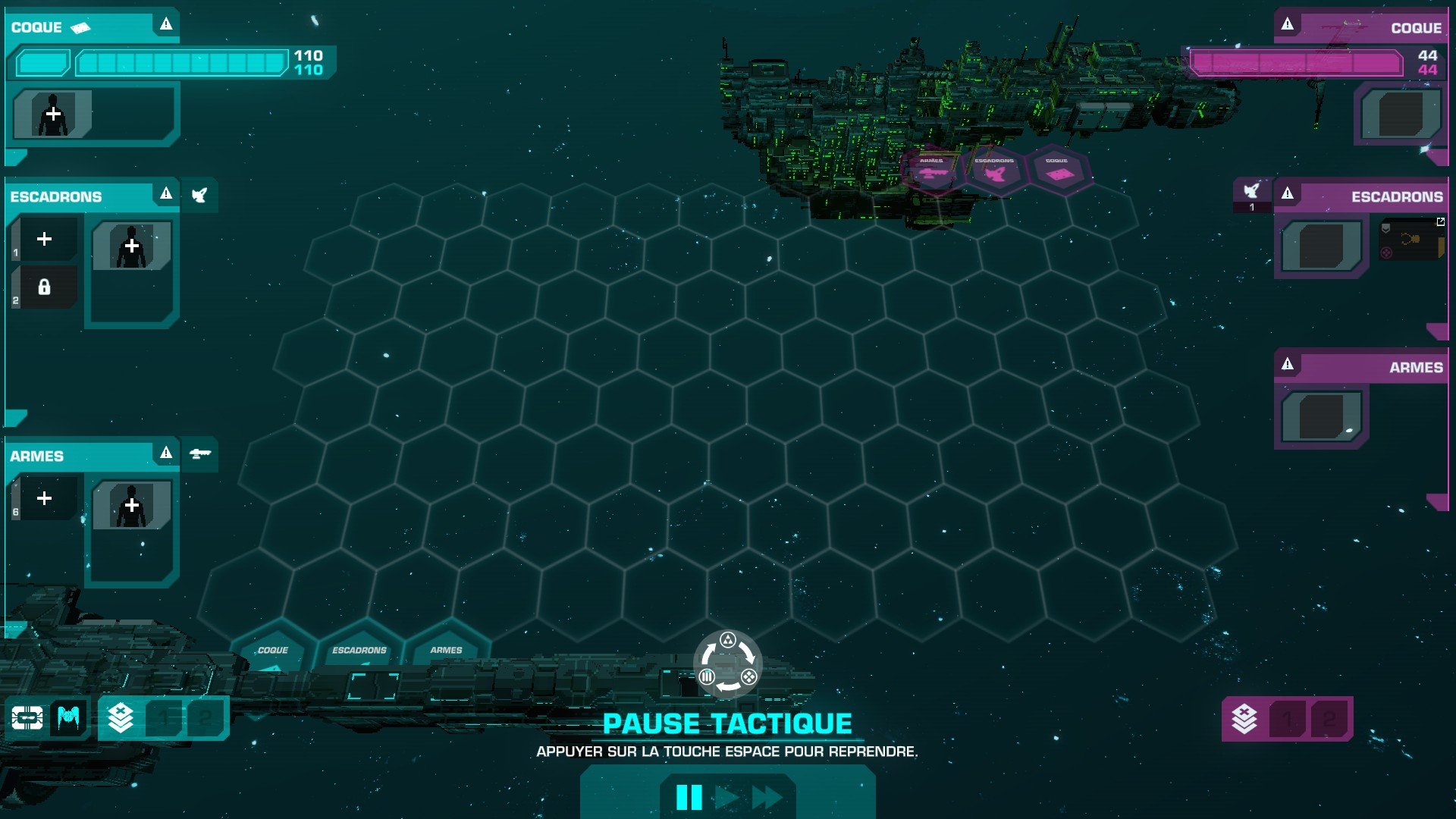The height and width of the screenshot is (819, 1456).
Task: Open the player's weapons gun icon tab
Action: coord(199,454)
